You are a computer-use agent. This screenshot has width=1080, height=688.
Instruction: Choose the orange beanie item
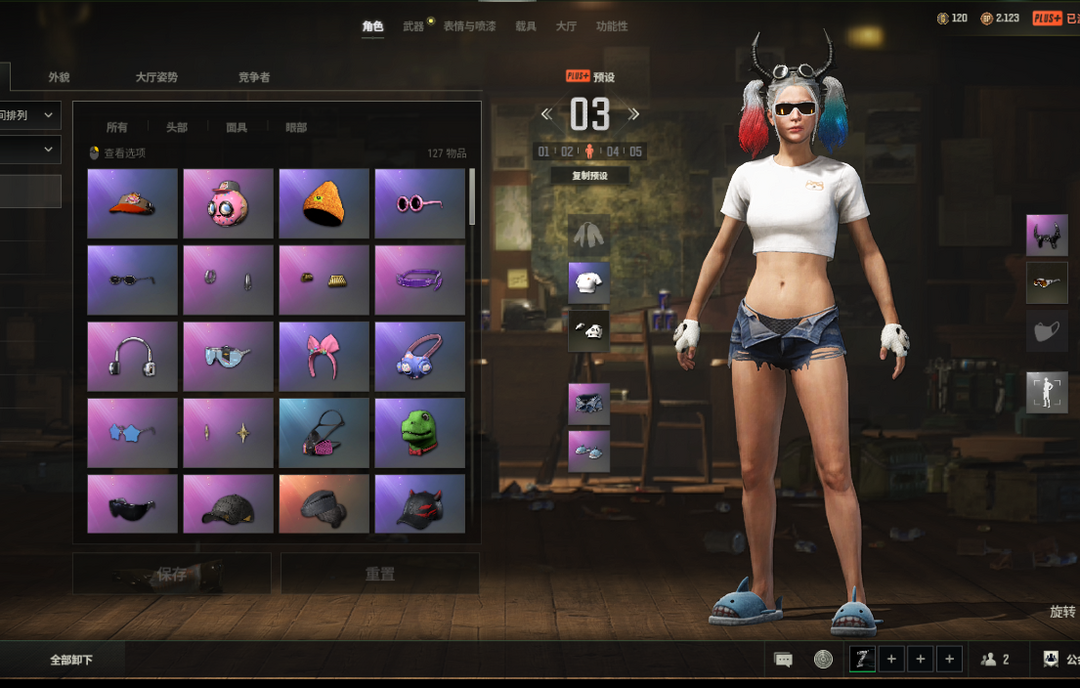coord(324,203)
